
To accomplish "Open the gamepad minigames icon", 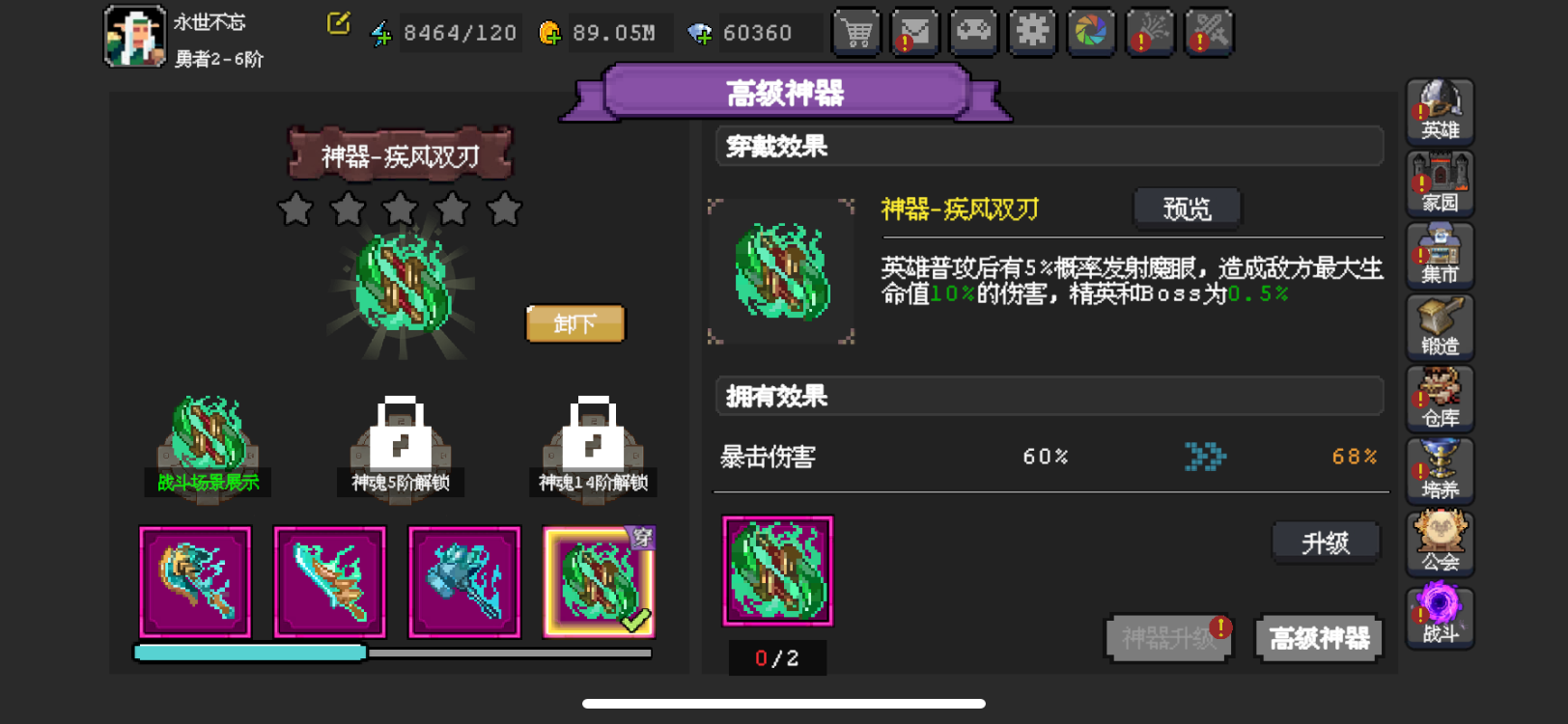I will (x=973, y=32).
